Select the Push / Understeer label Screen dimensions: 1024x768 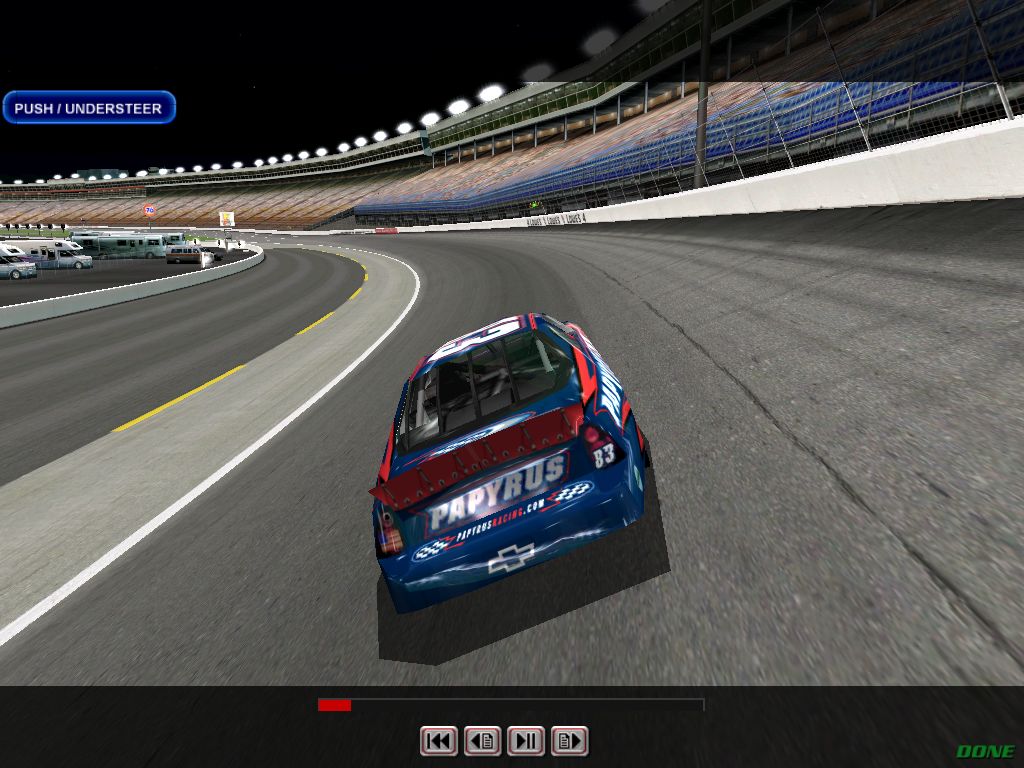click(x=88, y=108)
